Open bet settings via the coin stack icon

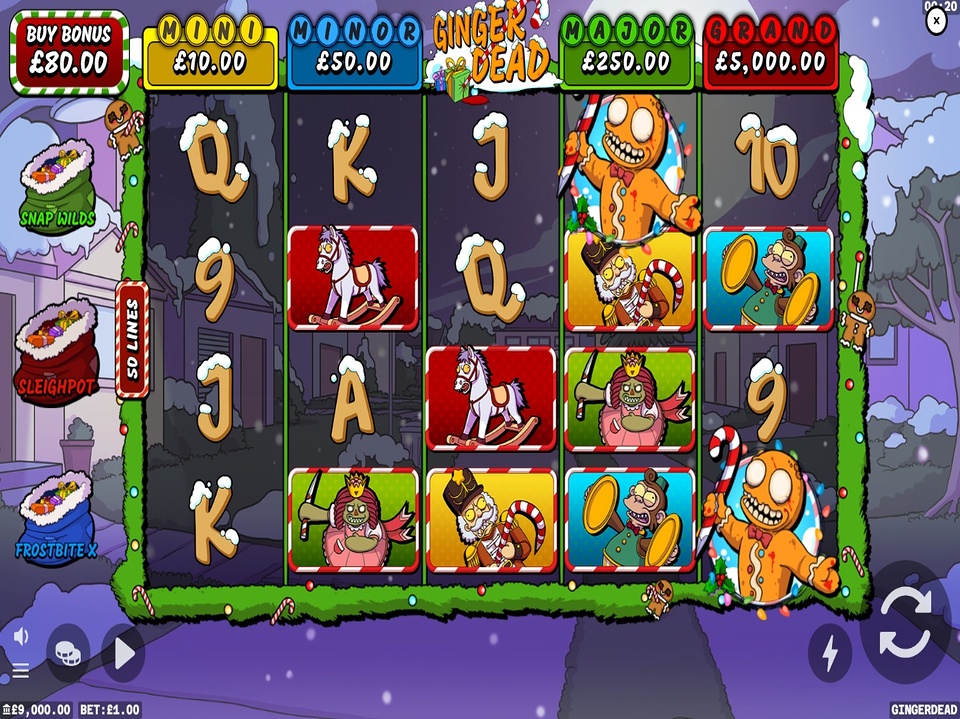68,652
